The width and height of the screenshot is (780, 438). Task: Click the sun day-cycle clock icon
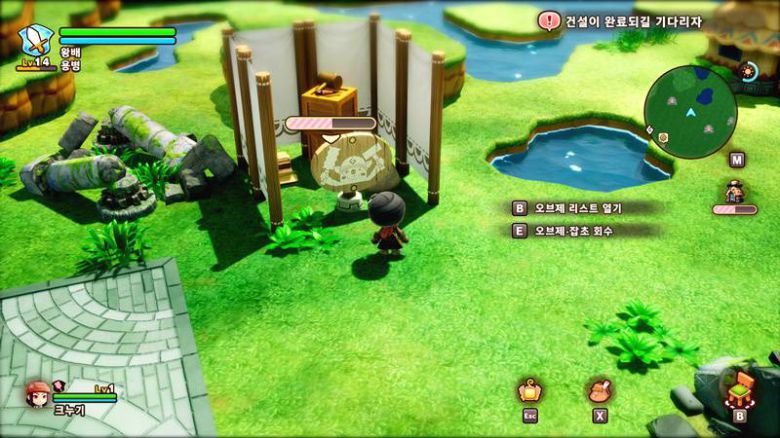tap(748, 71)
